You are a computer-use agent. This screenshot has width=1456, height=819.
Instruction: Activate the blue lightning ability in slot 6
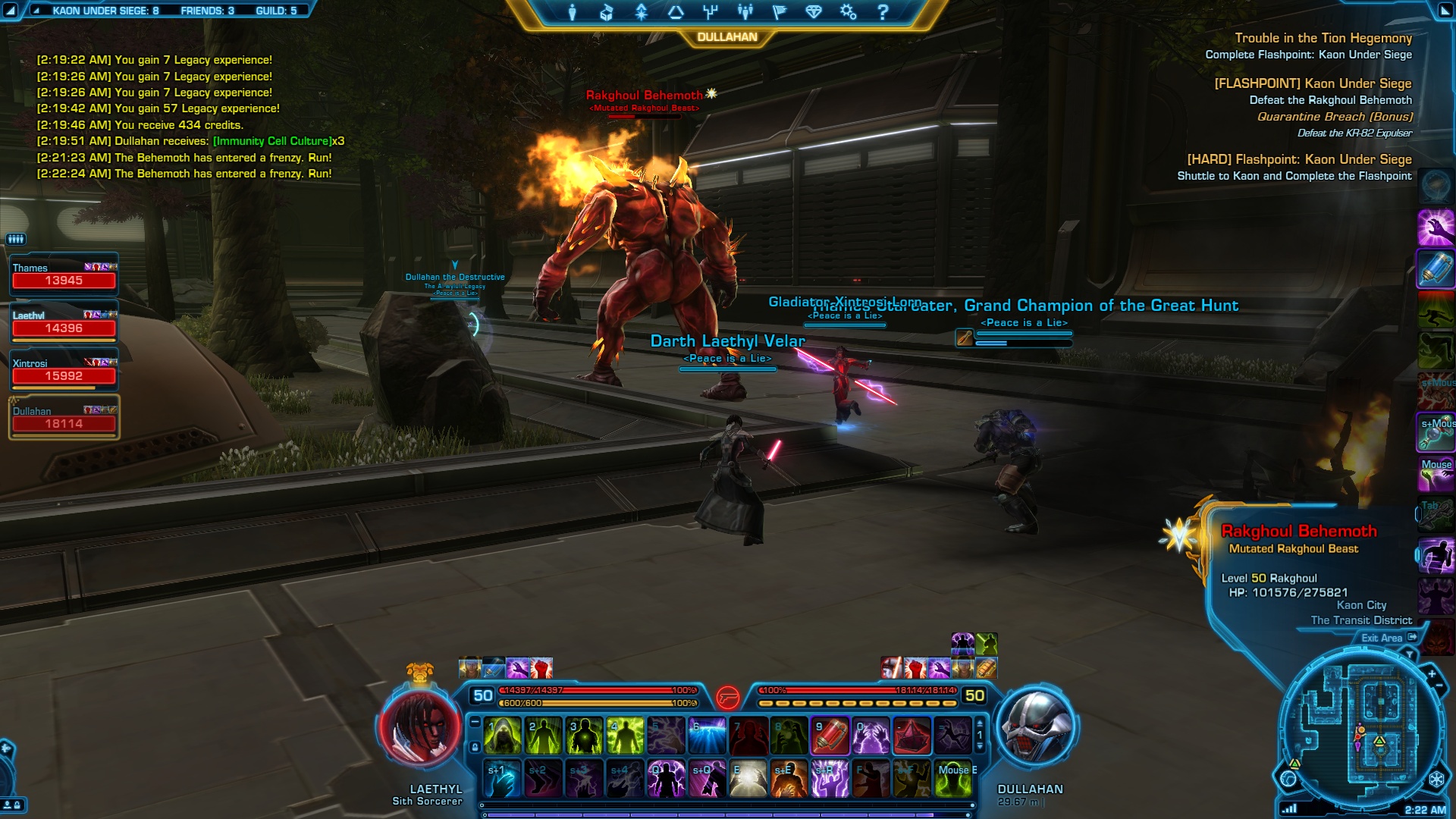pyautogui.click(x=707, y=736)
